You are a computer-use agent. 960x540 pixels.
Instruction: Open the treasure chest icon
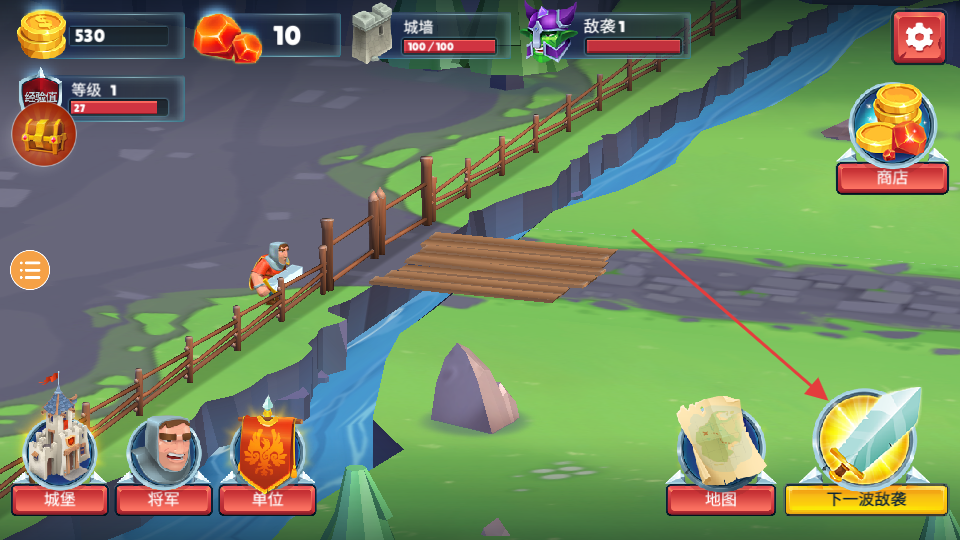(44, 134)
